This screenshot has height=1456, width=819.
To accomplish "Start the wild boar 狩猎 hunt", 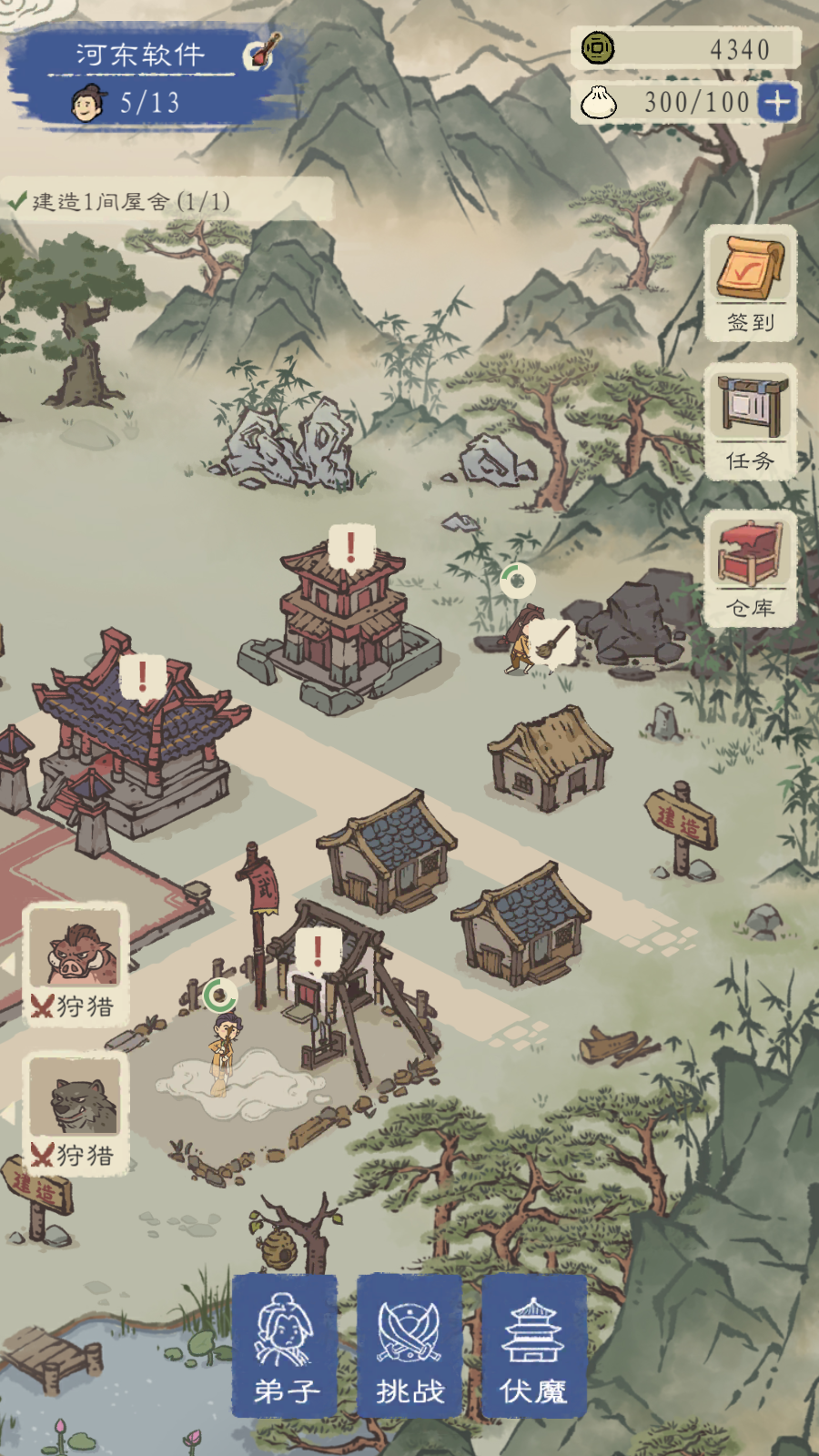I will 75,965.
